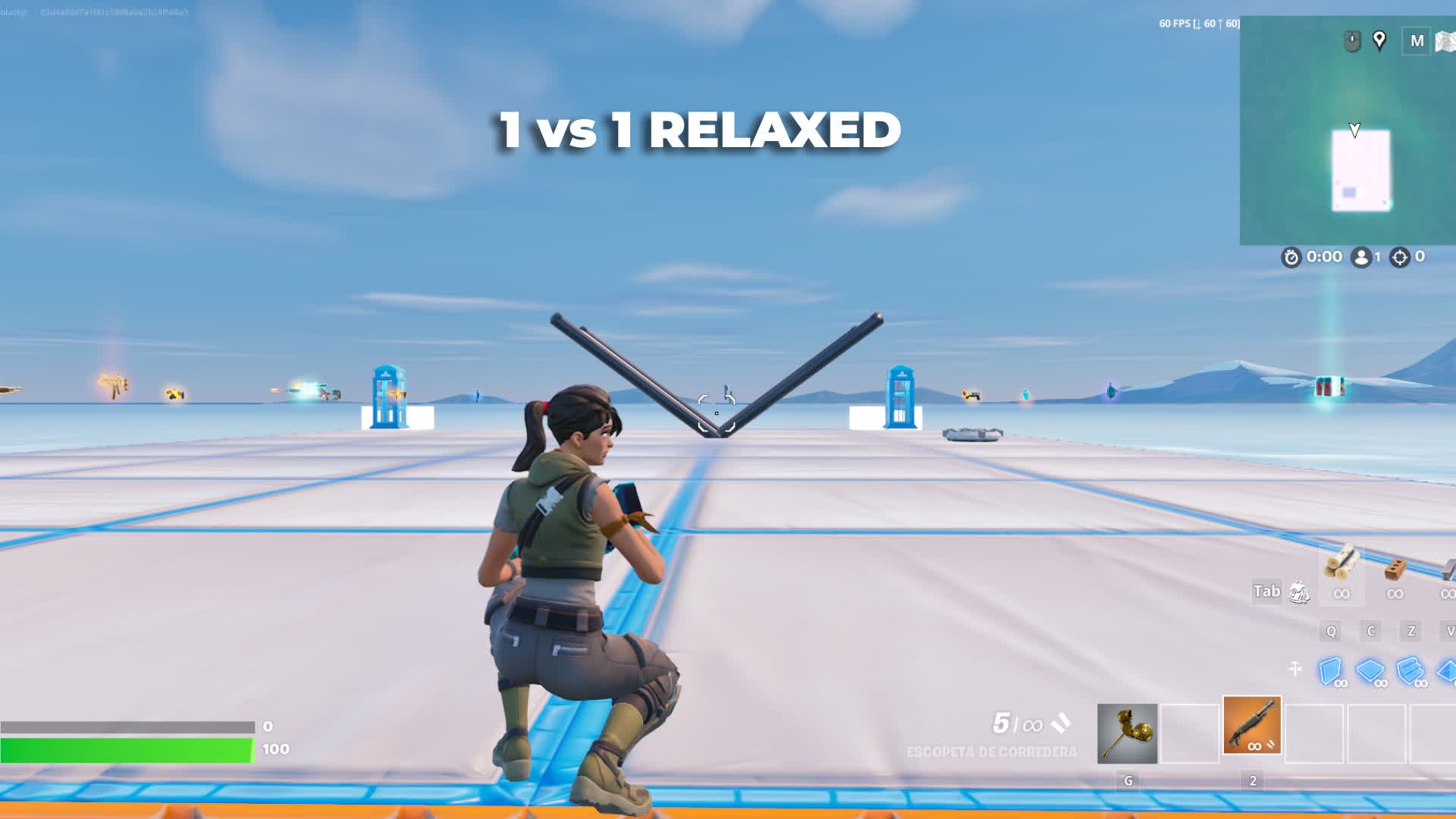Click the M map keybind button
This screenshot has height=819, width=1456.
1417,41
